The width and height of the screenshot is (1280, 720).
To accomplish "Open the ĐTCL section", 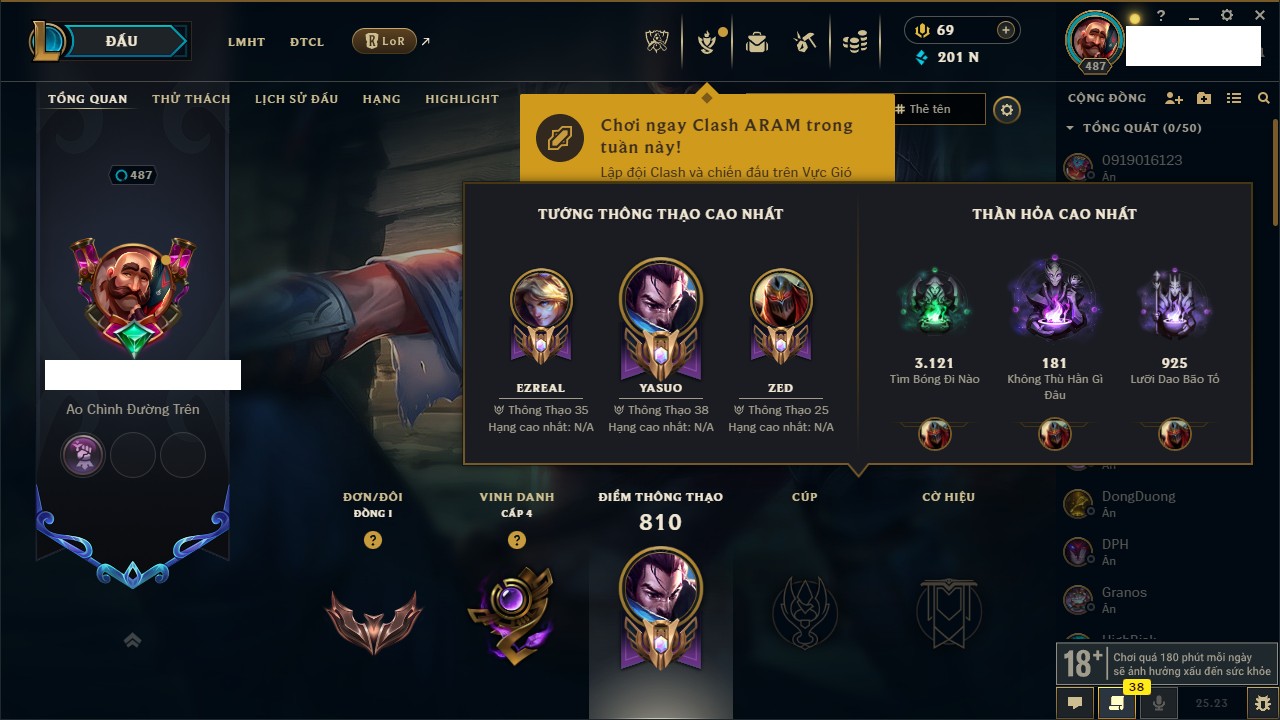I will click(x=307, y=42).
